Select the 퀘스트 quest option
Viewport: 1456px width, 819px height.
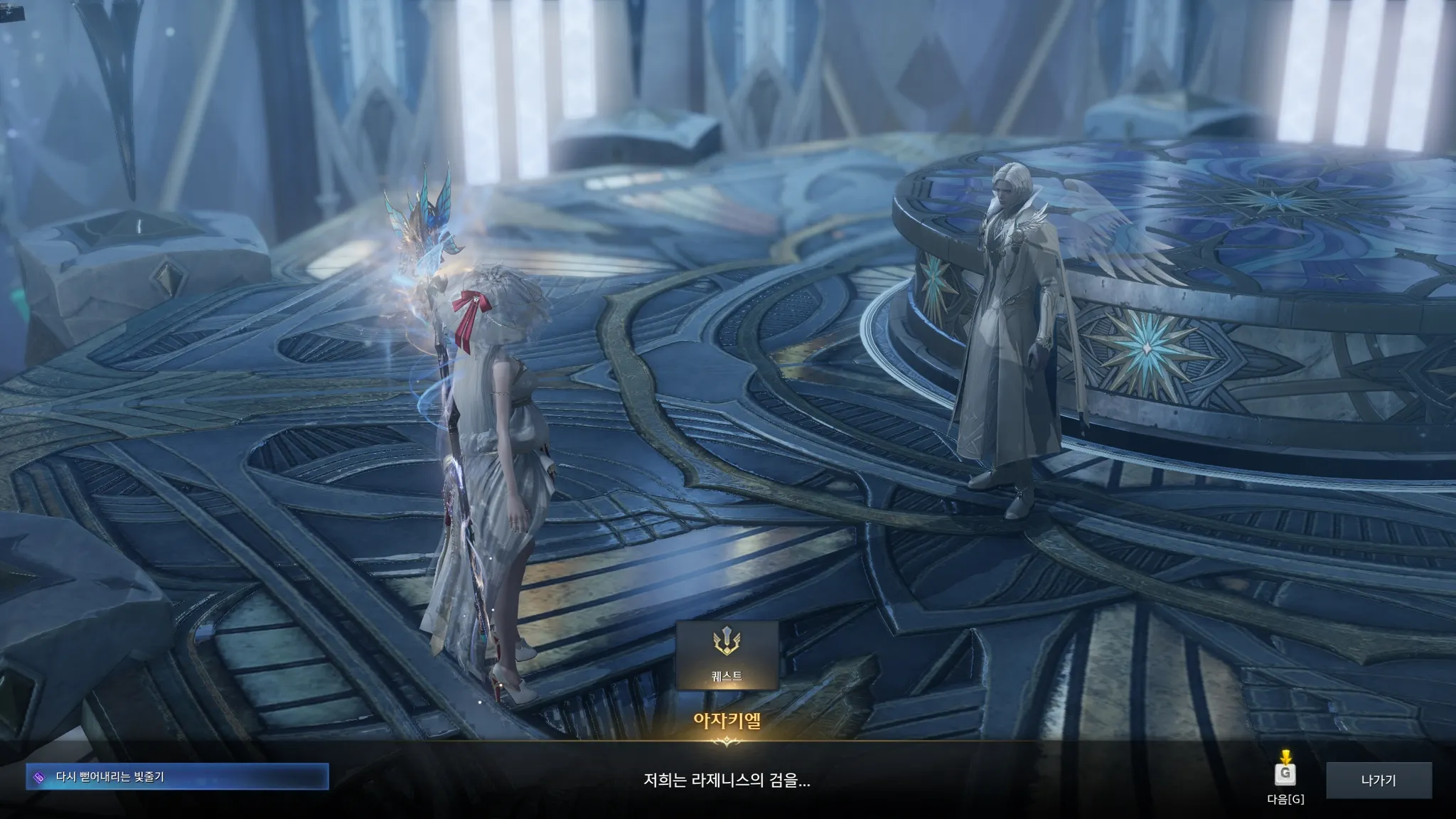[727, 655]
